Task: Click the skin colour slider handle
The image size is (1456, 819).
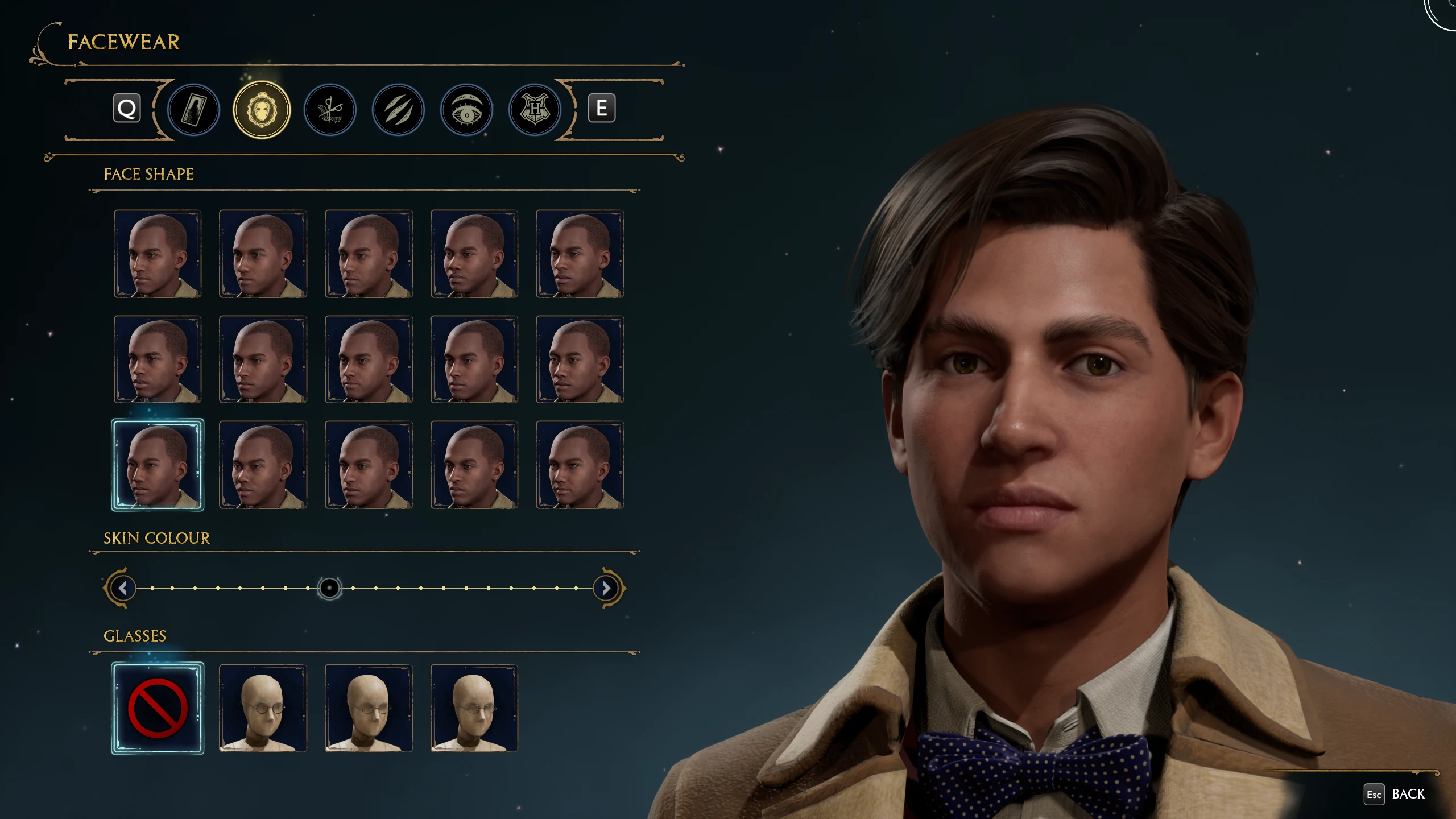Action: tap(329, 588)
